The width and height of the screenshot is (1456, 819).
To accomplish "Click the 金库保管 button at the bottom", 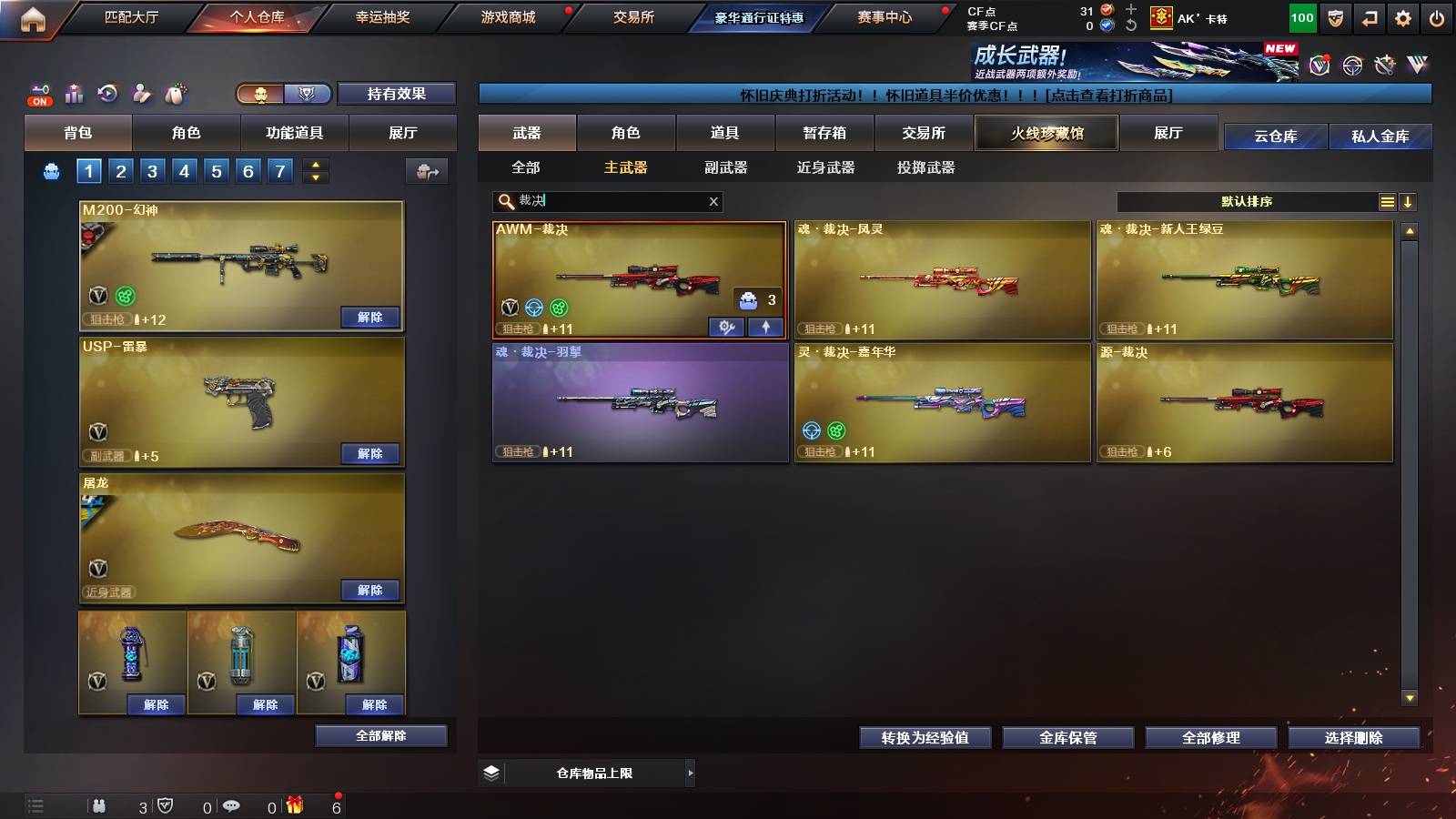I will 1067,738.
